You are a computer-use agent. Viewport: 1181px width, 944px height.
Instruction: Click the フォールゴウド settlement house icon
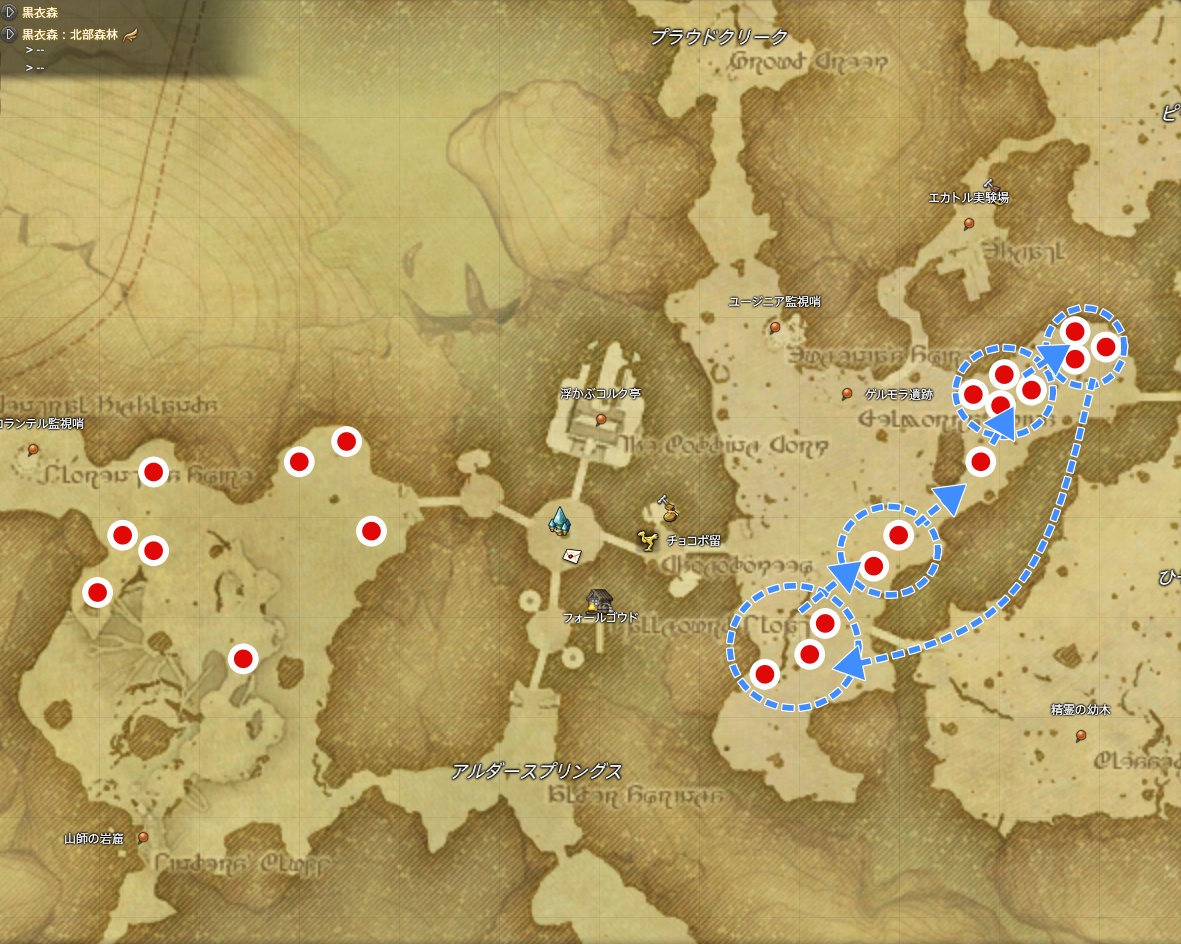point(598,599)
